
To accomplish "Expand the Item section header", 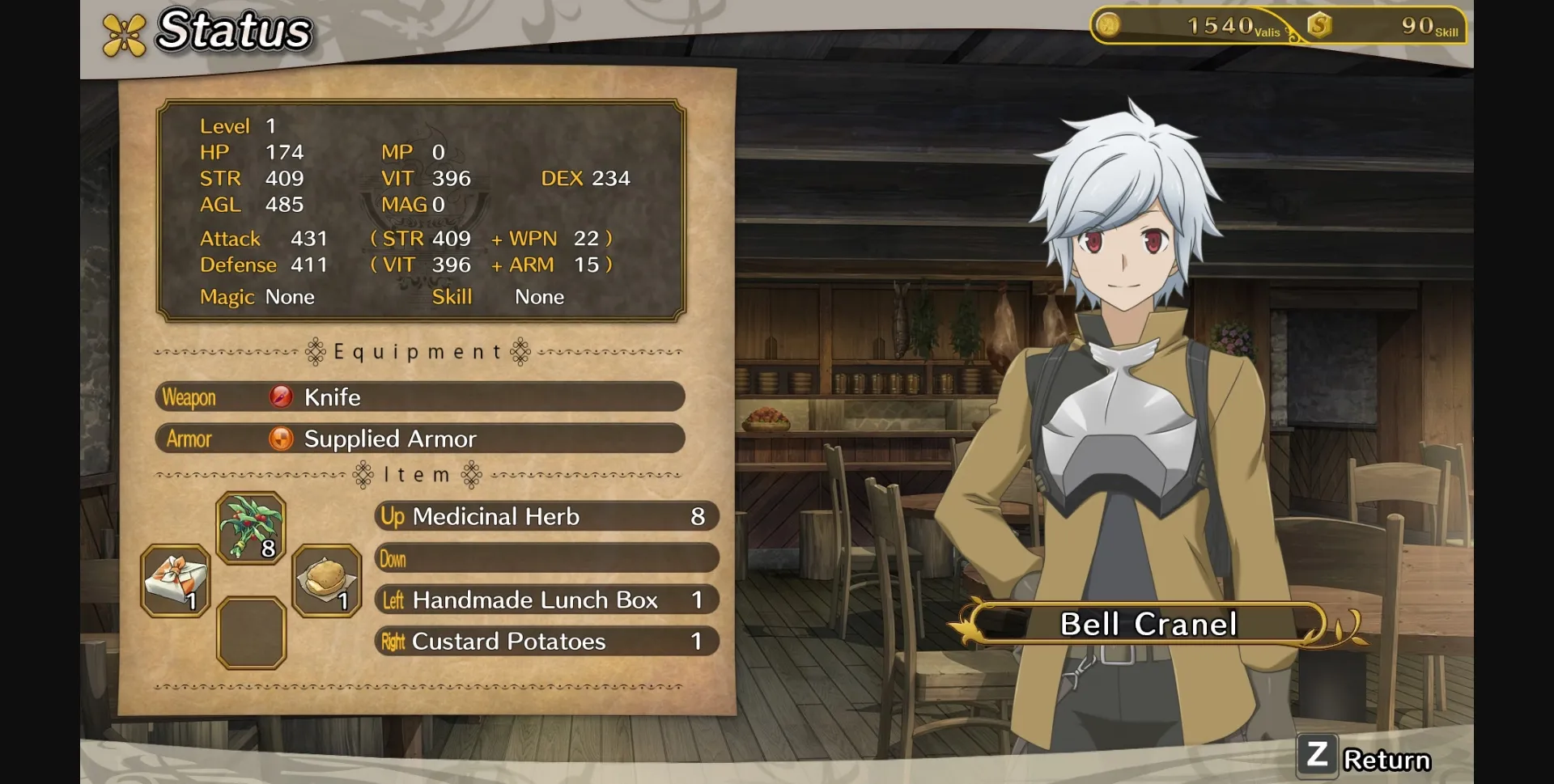I will click(x=417, y=475).
